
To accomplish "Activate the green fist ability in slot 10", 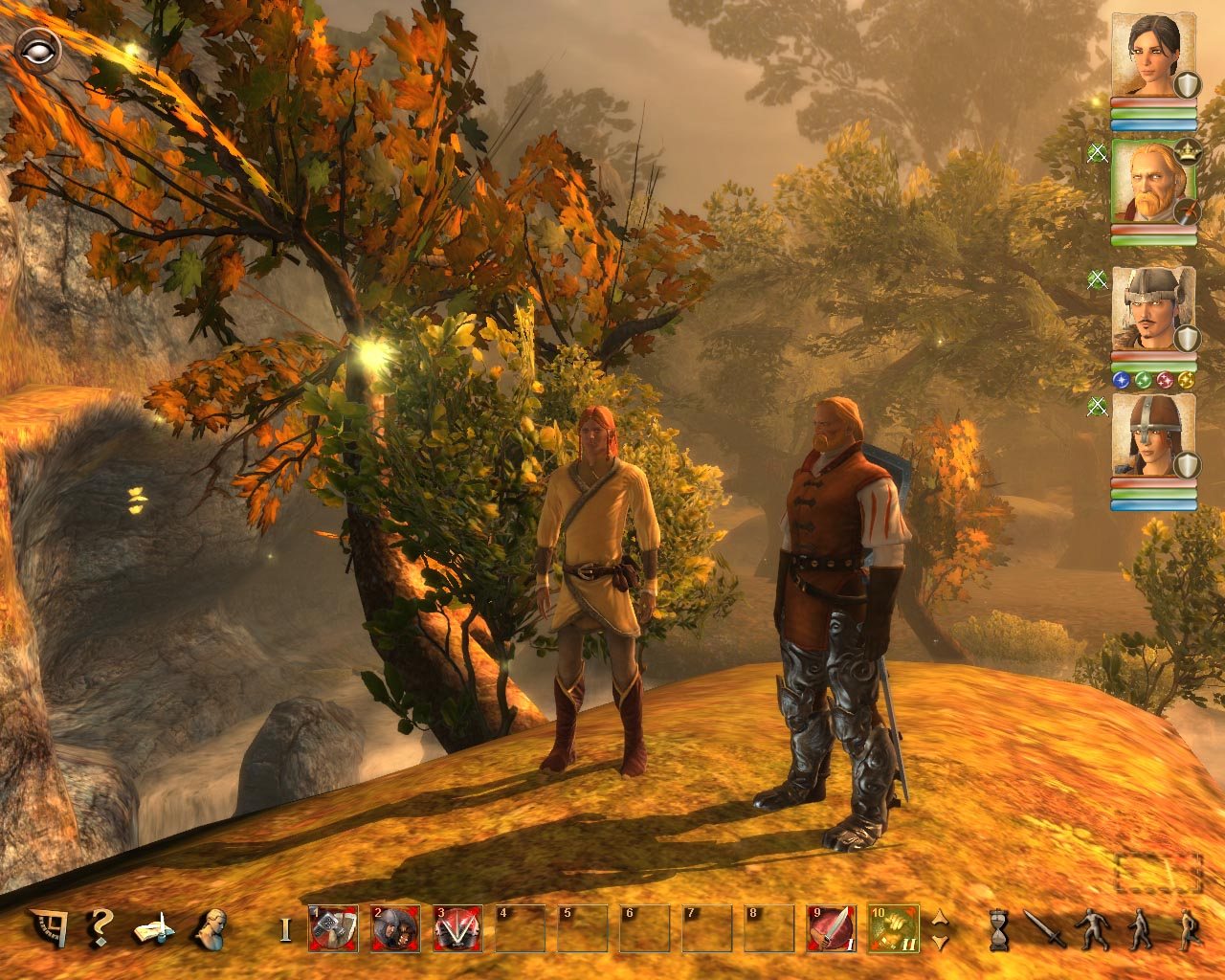I will pyautogui.click(x=894, y=928).
